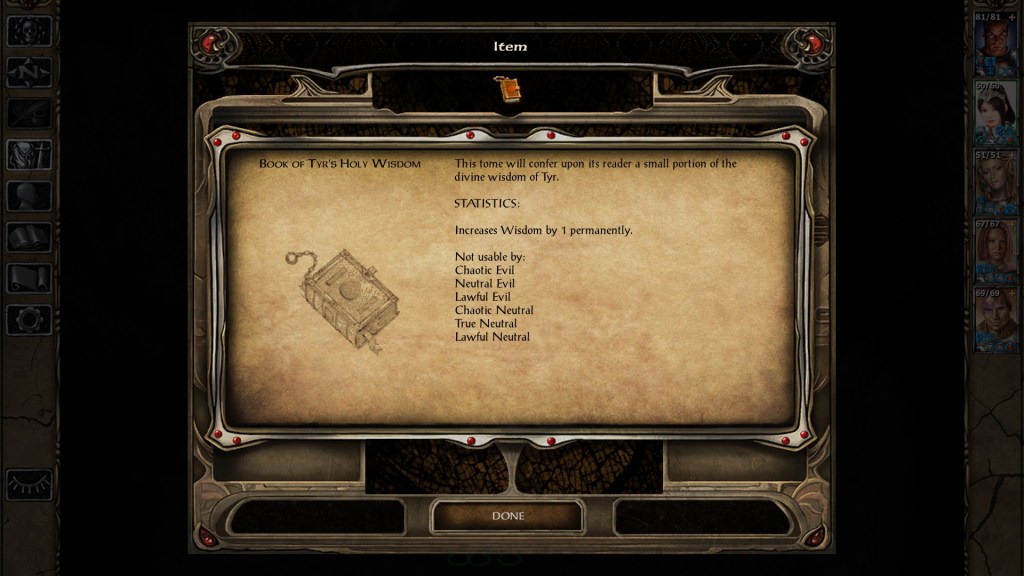Select the dark-haired woman portrait with 50/50
1024x576 pixels.
(x=995, y=114)
